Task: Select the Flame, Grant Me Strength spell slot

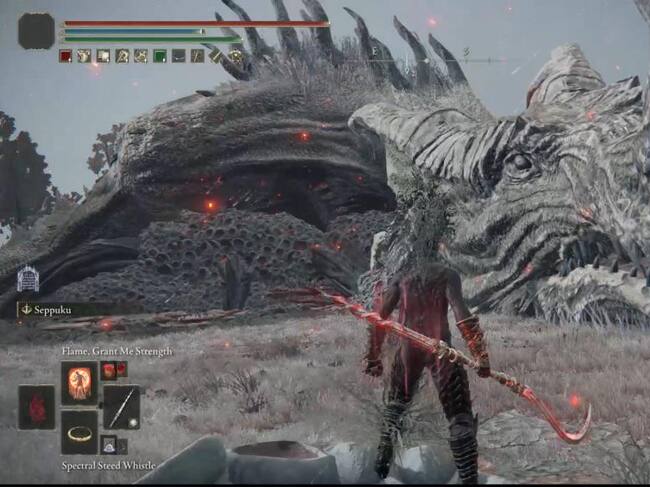Action: click(79, 382)
